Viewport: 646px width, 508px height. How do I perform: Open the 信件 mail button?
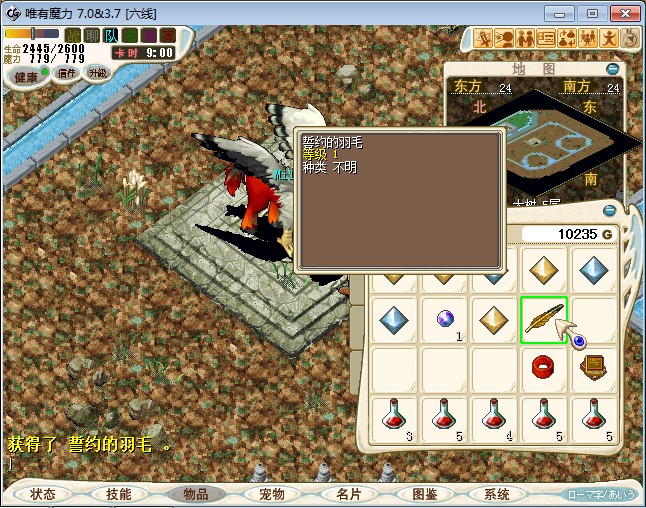[x=67, y=73]
